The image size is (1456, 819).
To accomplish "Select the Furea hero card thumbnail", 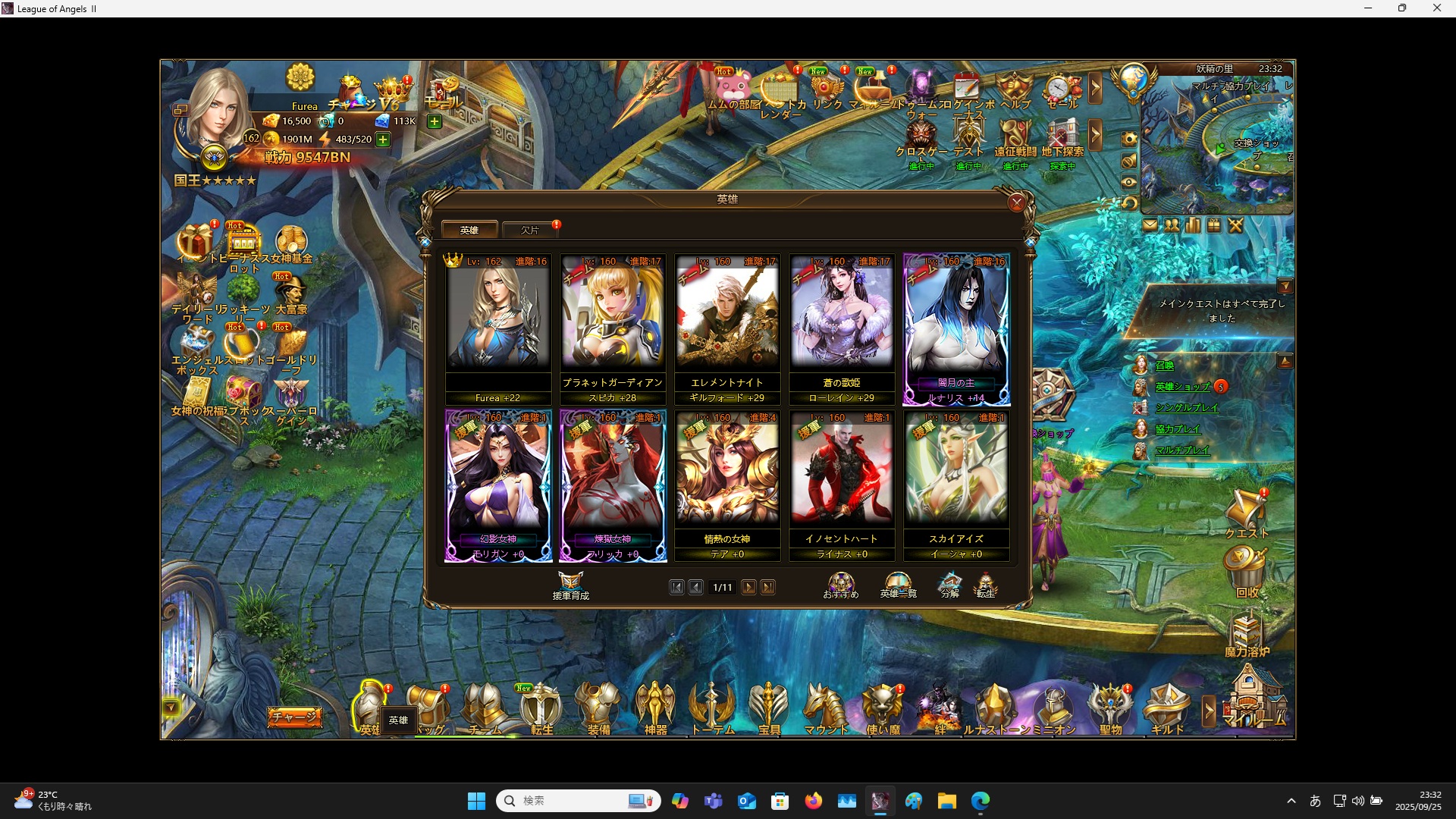I will [498, 318].
